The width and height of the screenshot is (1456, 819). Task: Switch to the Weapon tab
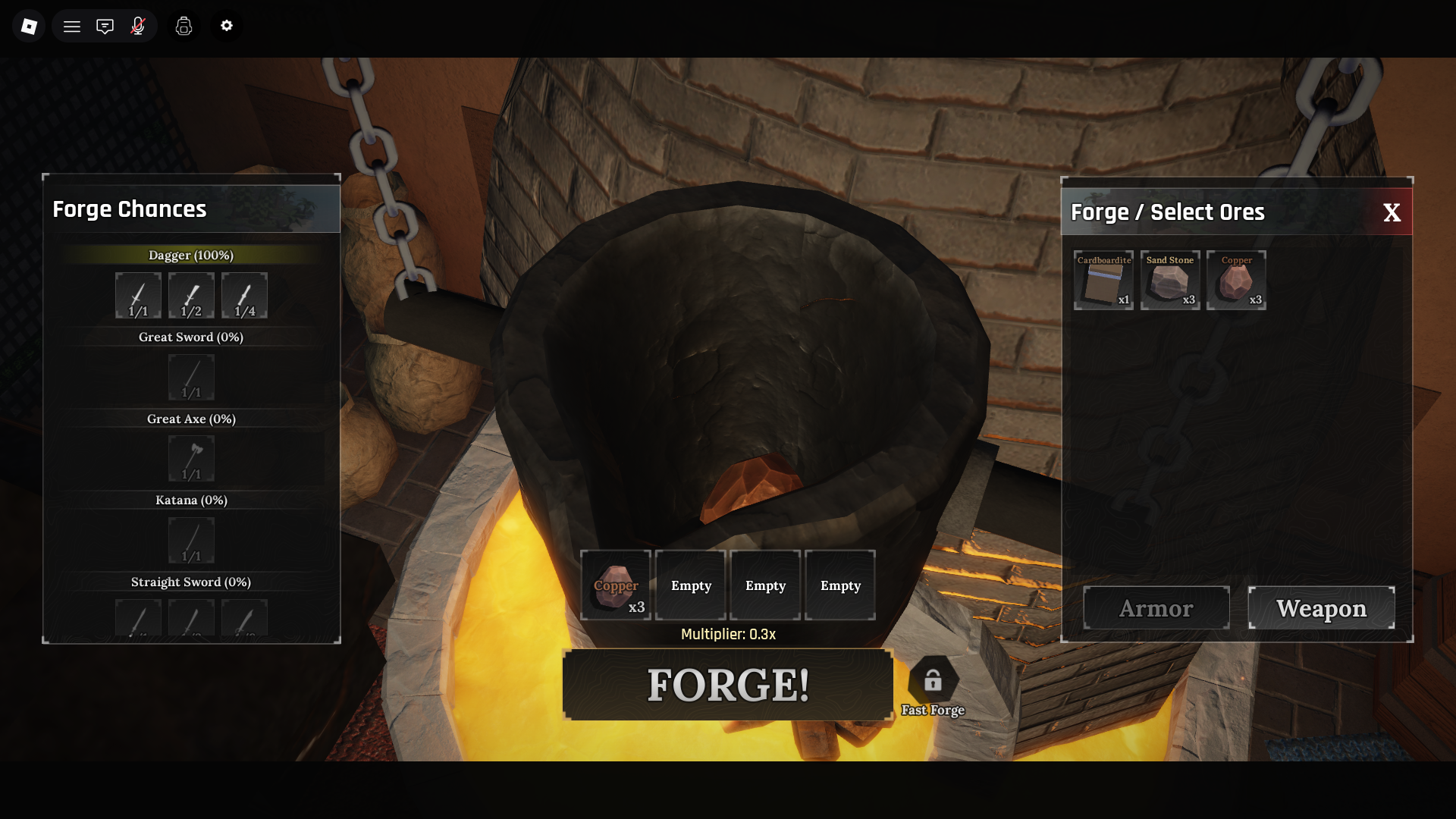coord(1321,607)
